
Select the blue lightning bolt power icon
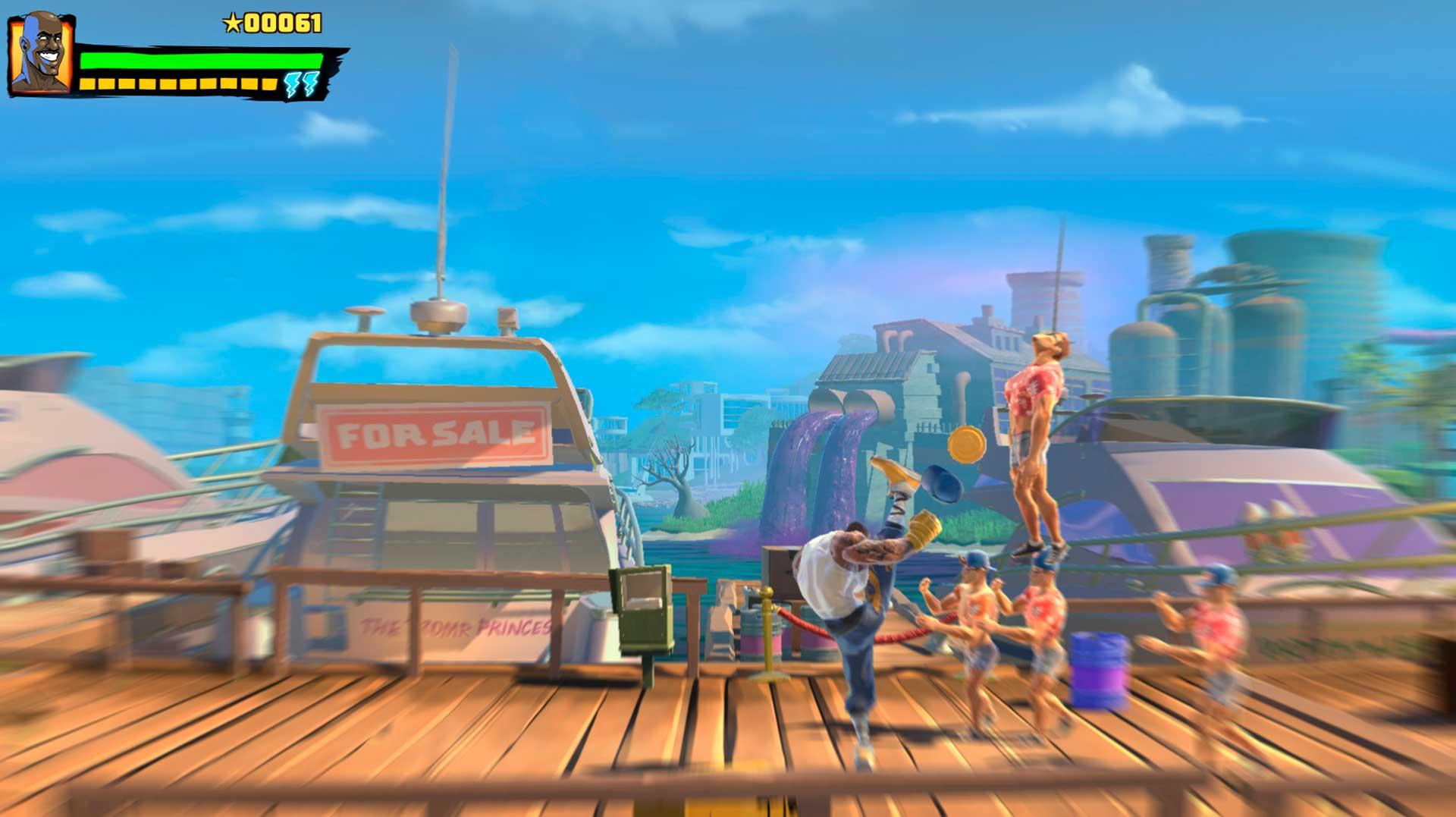tap(300, 84)
